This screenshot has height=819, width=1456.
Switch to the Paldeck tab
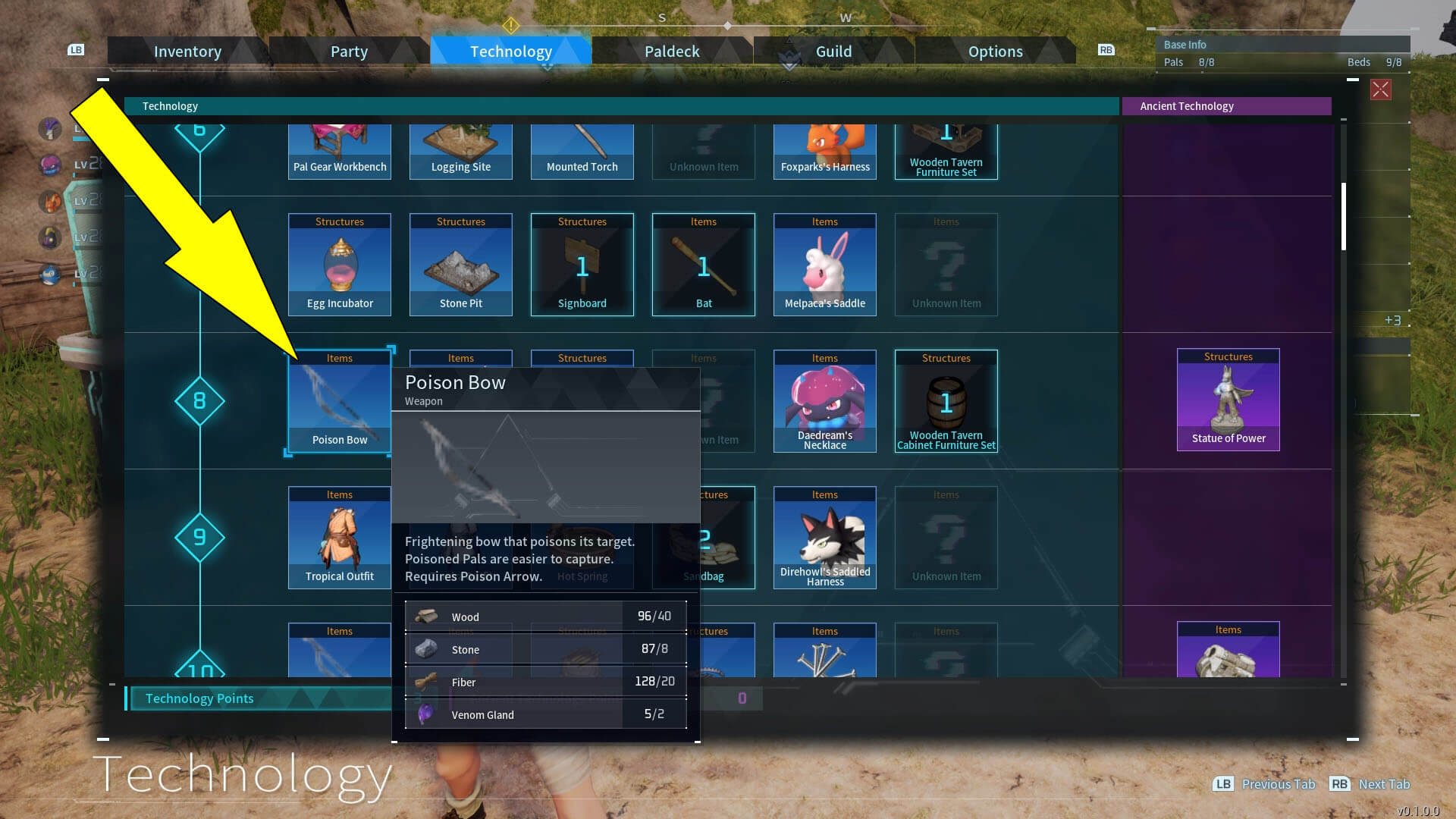click(x=672, y=51)
